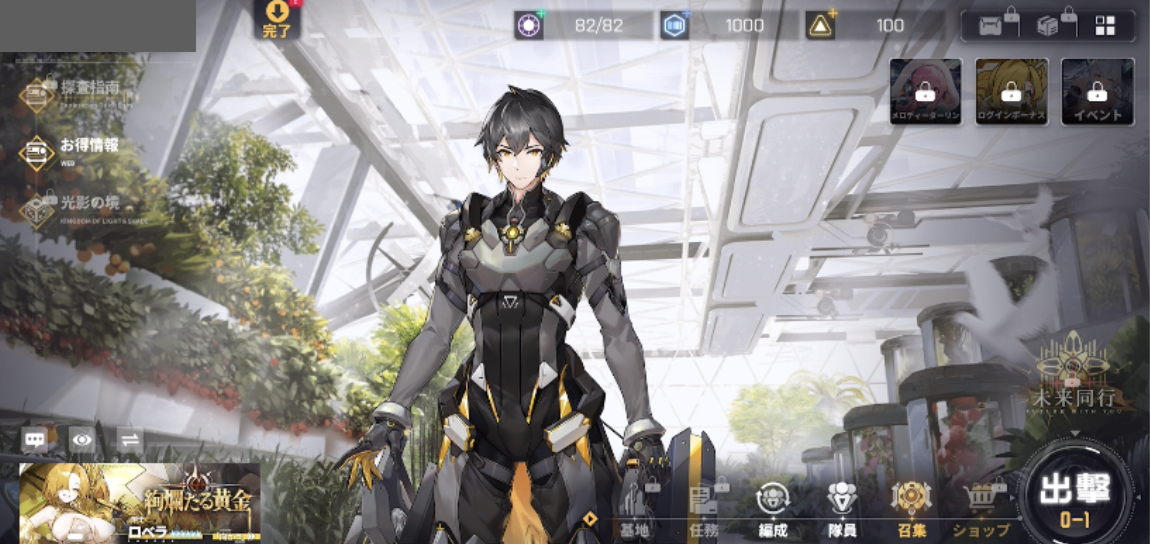Select the ログインボーナス login bonus tile

tap(1012, 92)
